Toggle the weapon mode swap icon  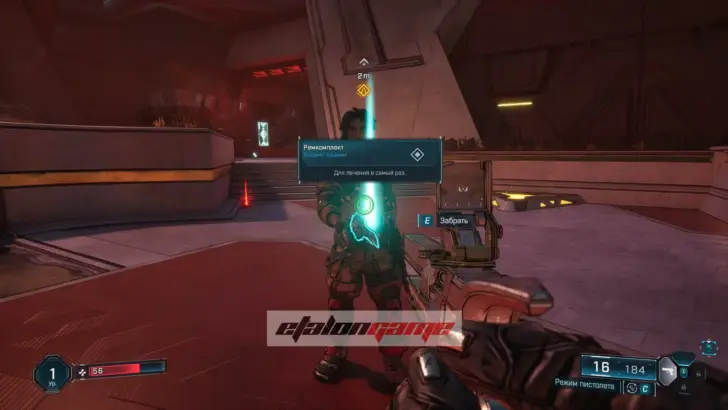click(632, 388)
